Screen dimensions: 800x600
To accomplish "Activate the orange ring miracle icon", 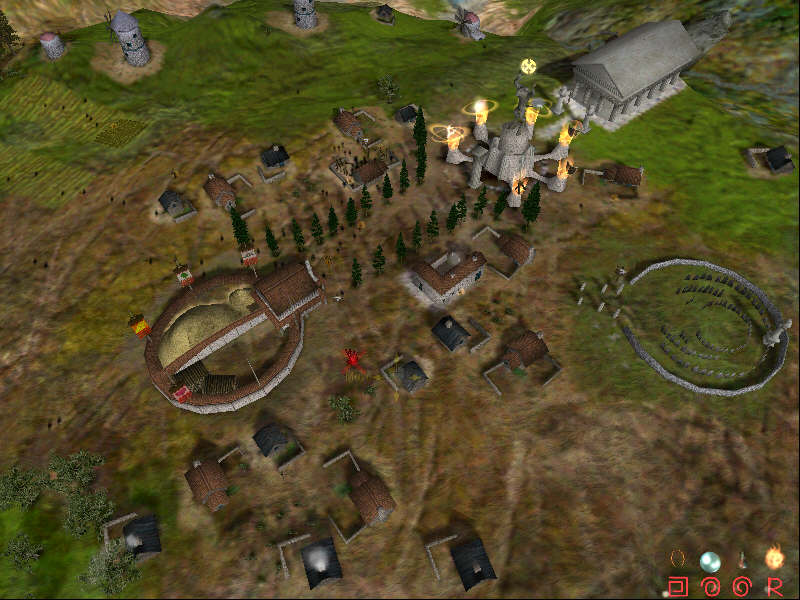I will [x=678, y=558].
